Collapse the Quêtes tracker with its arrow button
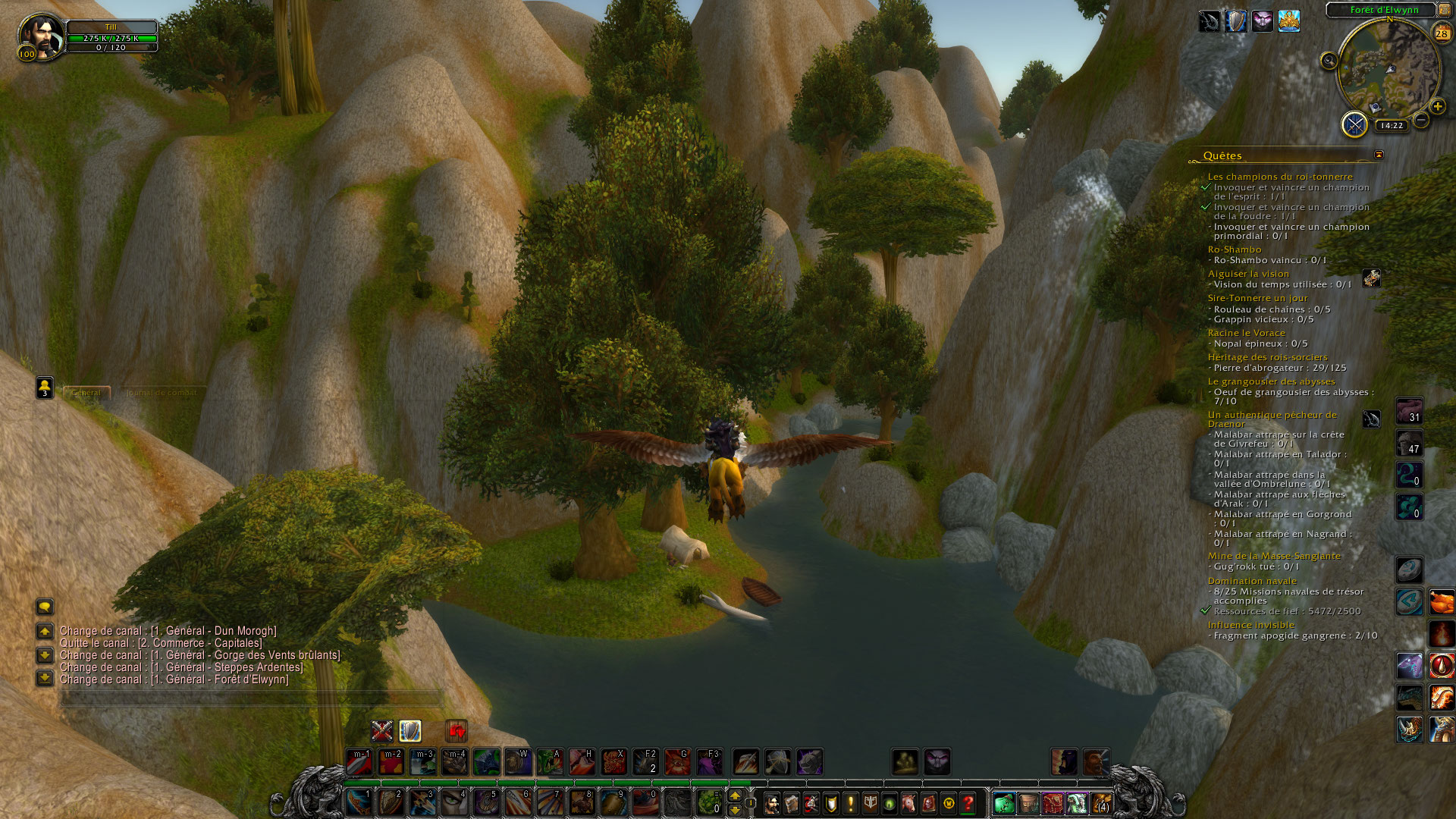Viewport: 1456px width, 819px height. click(1379, 155)
